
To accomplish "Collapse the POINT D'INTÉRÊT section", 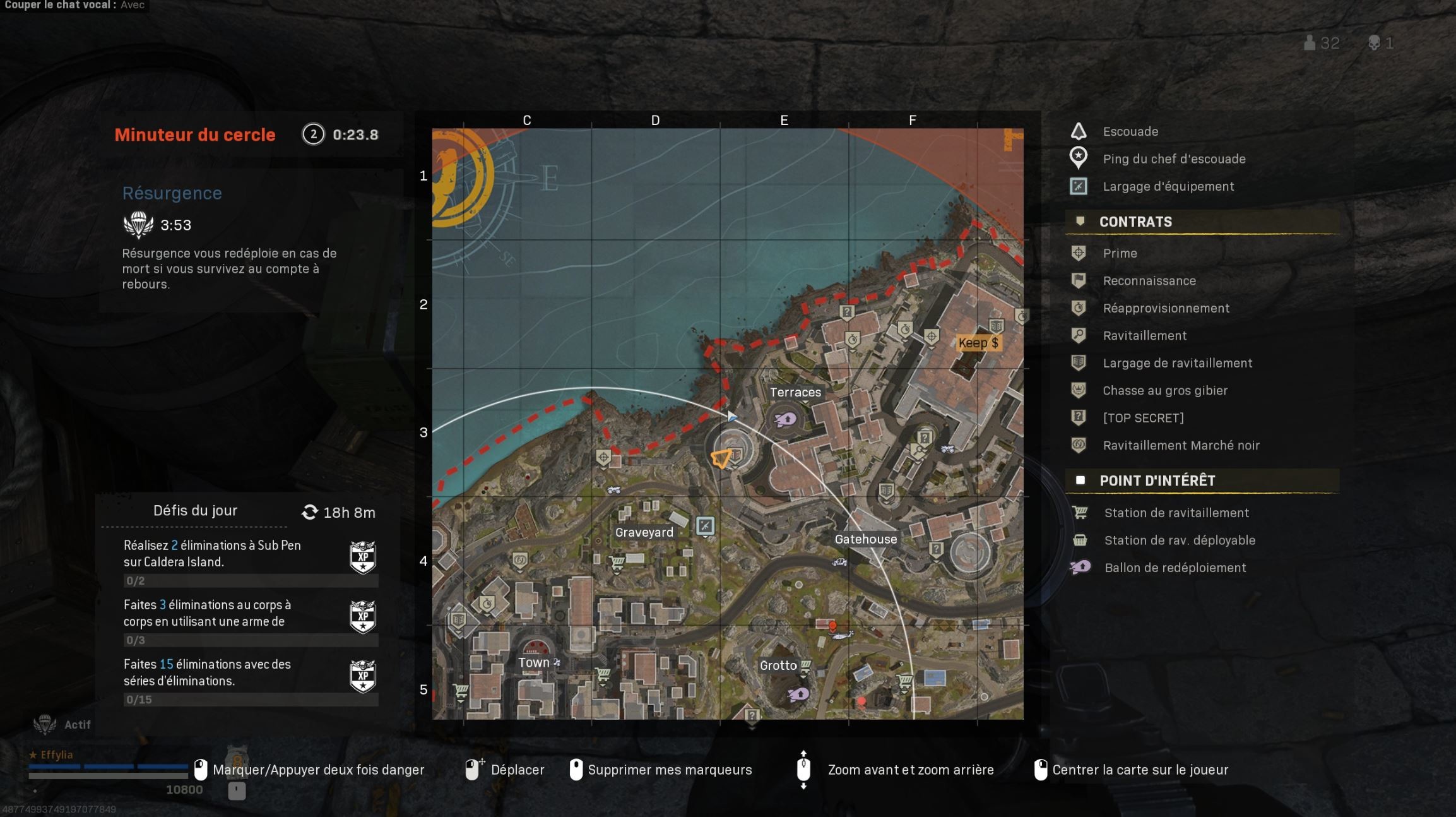I will tap(1081, 480).
